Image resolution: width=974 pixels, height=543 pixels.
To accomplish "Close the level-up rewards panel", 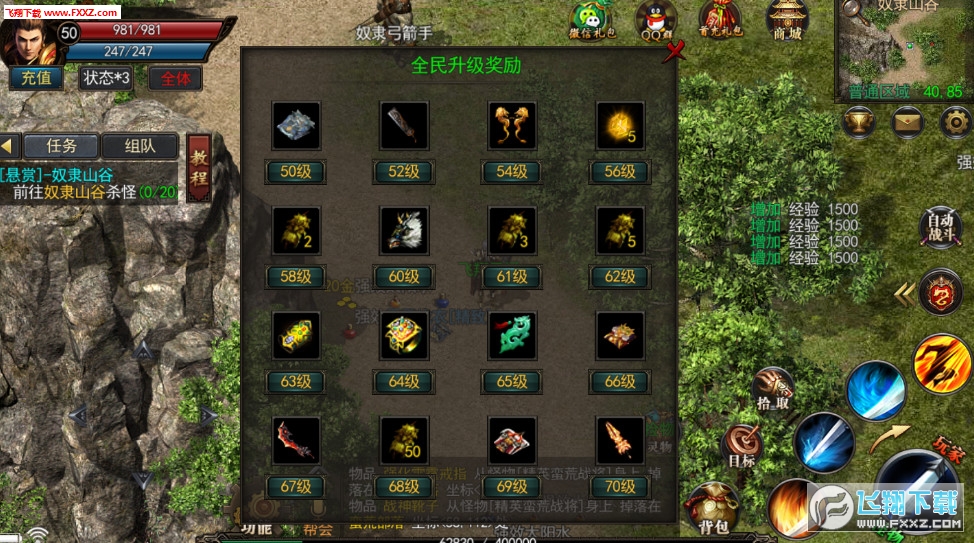I will (x=677, y=49).
